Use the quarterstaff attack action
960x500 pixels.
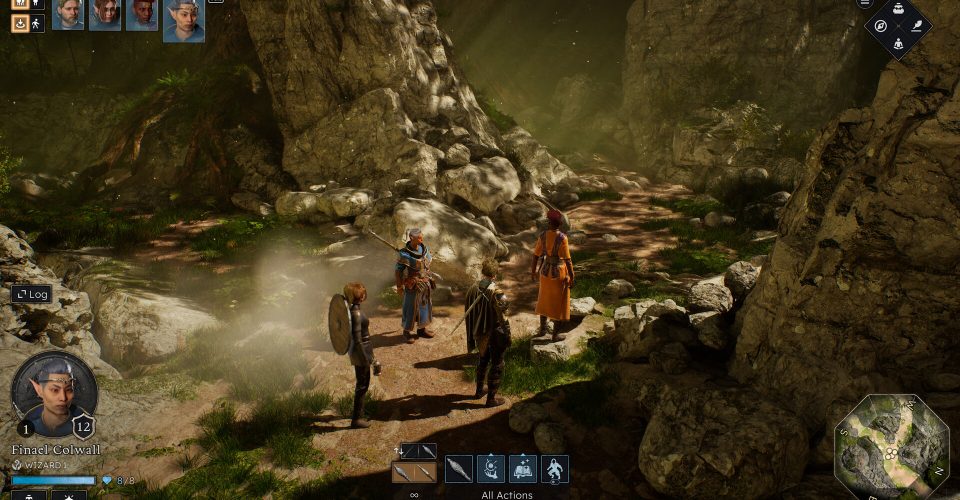pos(459,468)
